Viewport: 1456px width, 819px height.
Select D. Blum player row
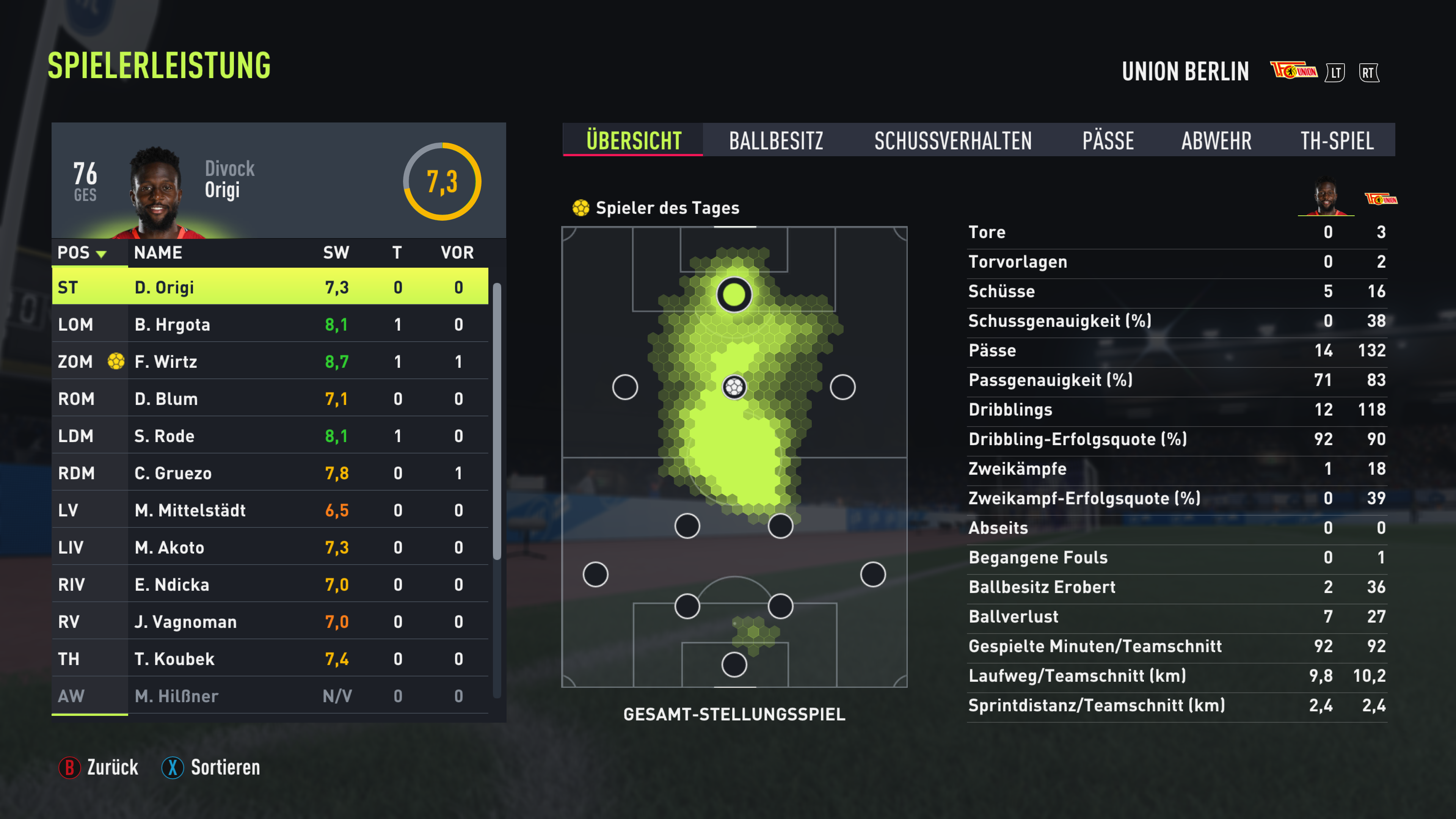pyautogui.click(x=270, y=399)
